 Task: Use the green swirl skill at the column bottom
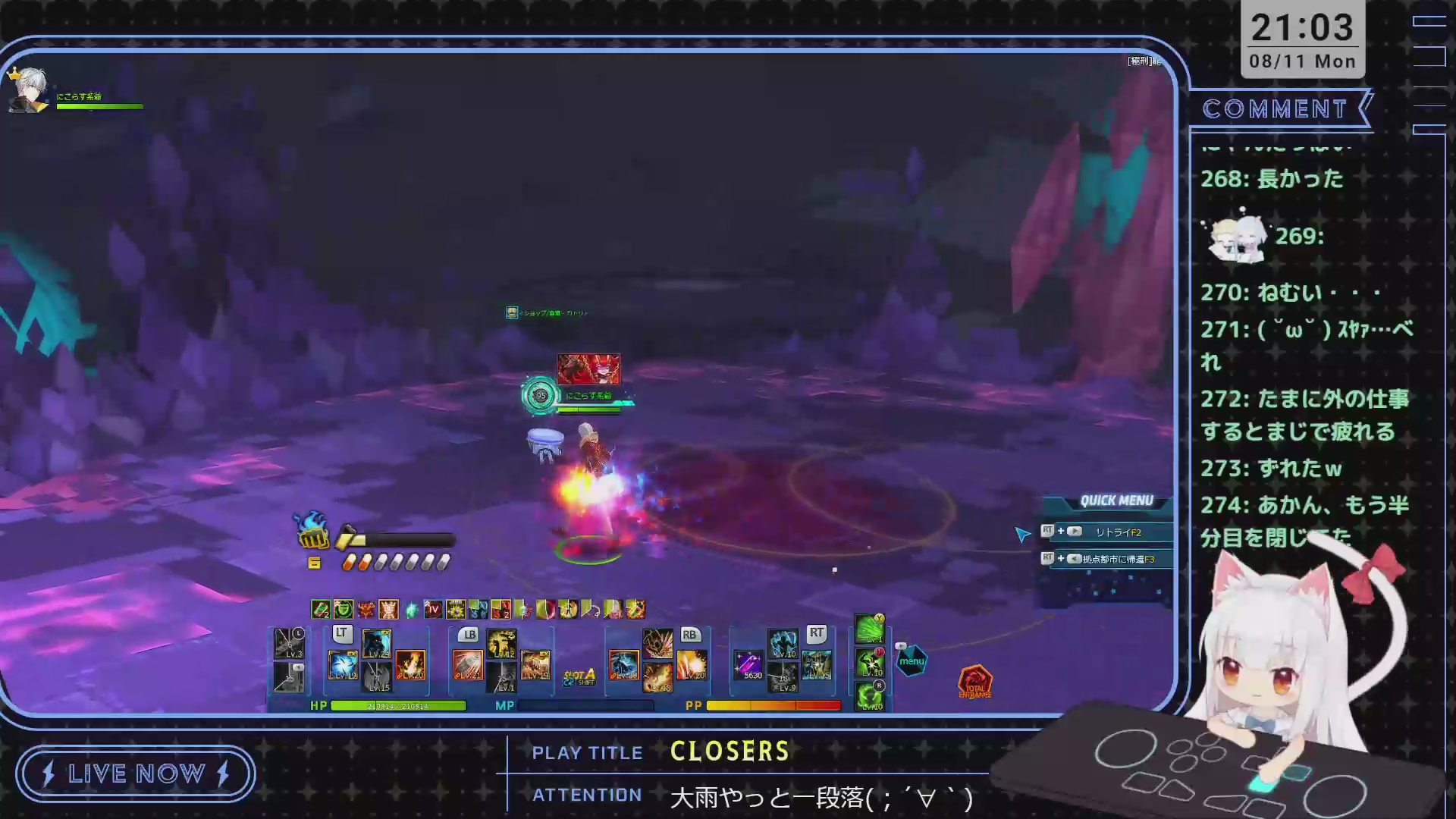[x=870, y=696]
